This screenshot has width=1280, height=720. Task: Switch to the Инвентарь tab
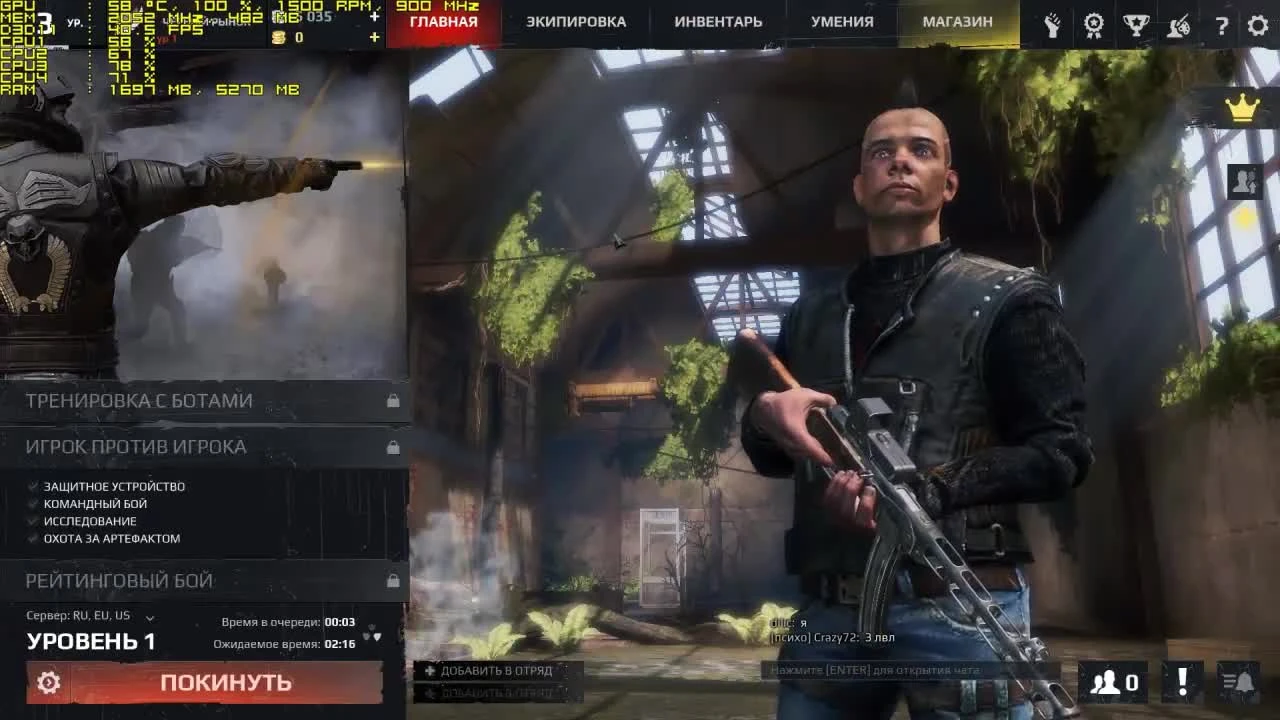[717, 21]
